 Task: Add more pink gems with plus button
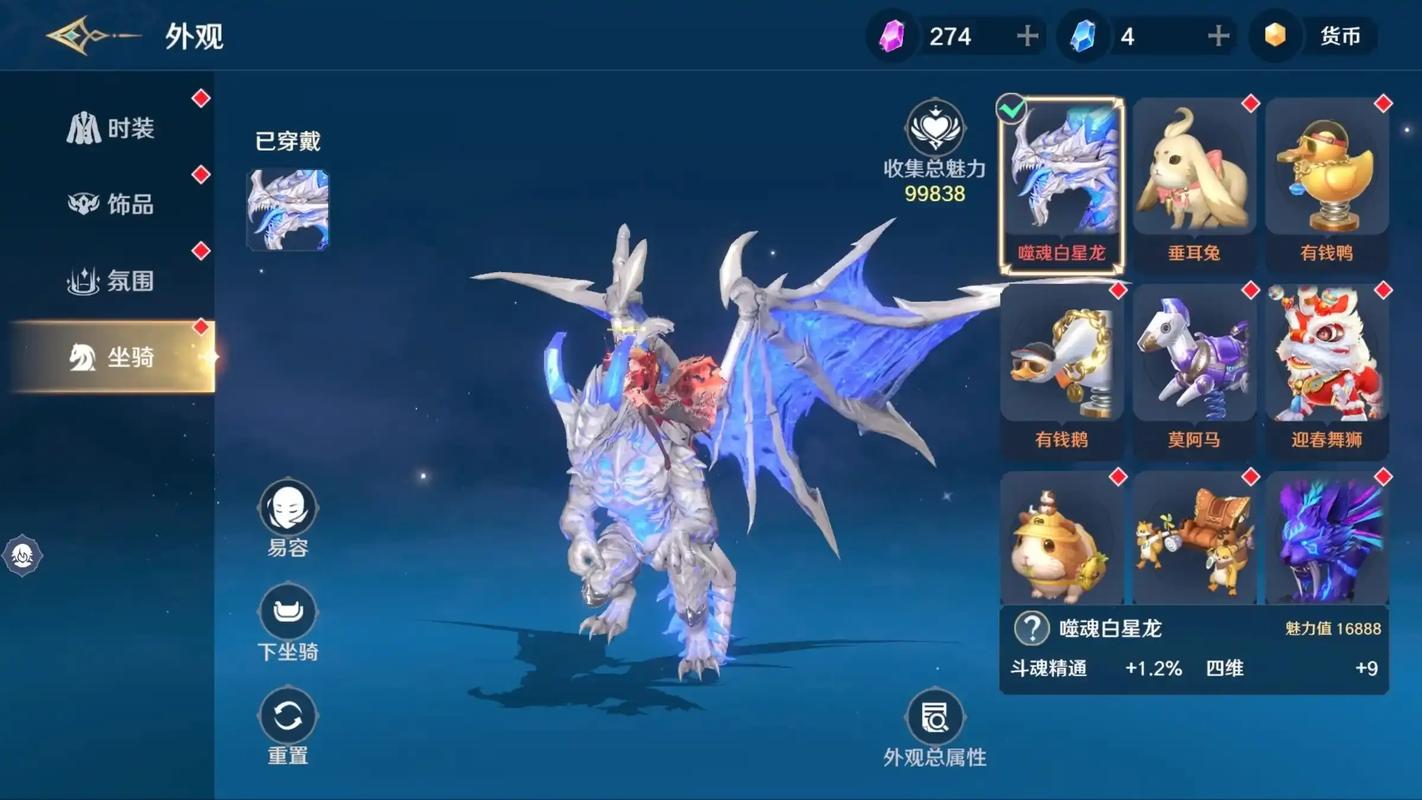point(1027,37)
